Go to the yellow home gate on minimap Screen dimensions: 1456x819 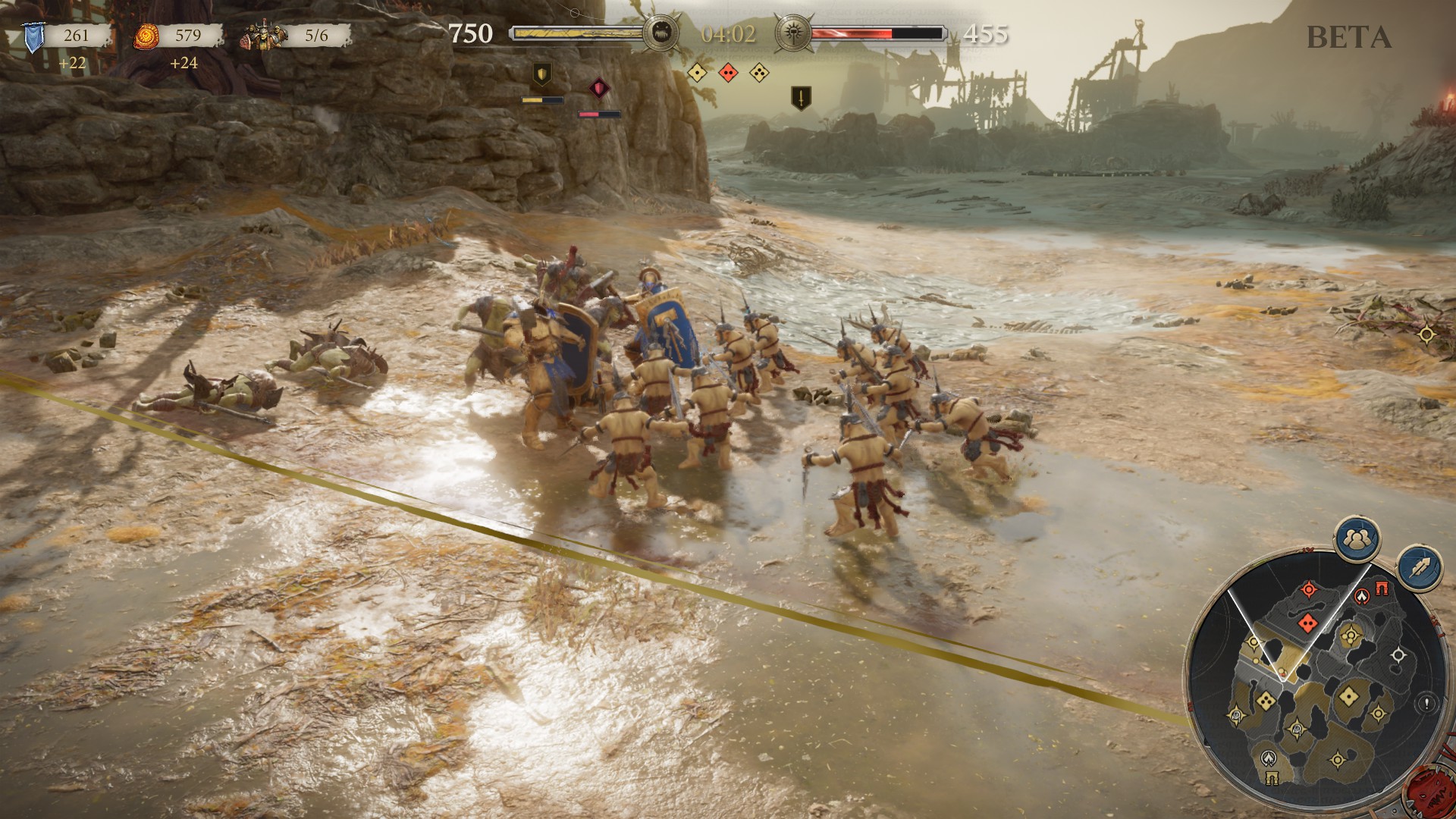[1272, 777]
